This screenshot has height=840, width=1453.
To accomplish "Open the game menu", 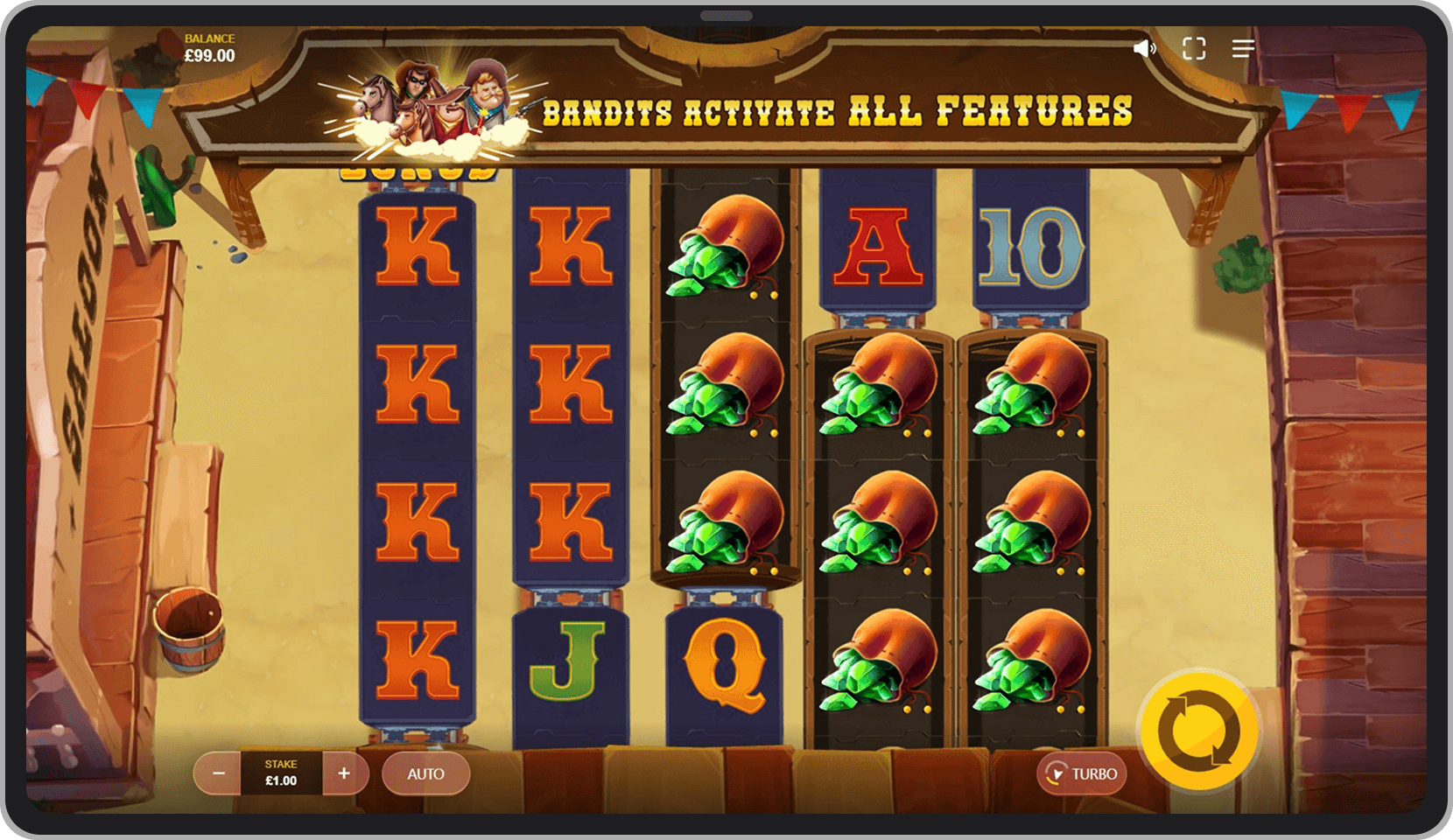I will click(1242, 48).
